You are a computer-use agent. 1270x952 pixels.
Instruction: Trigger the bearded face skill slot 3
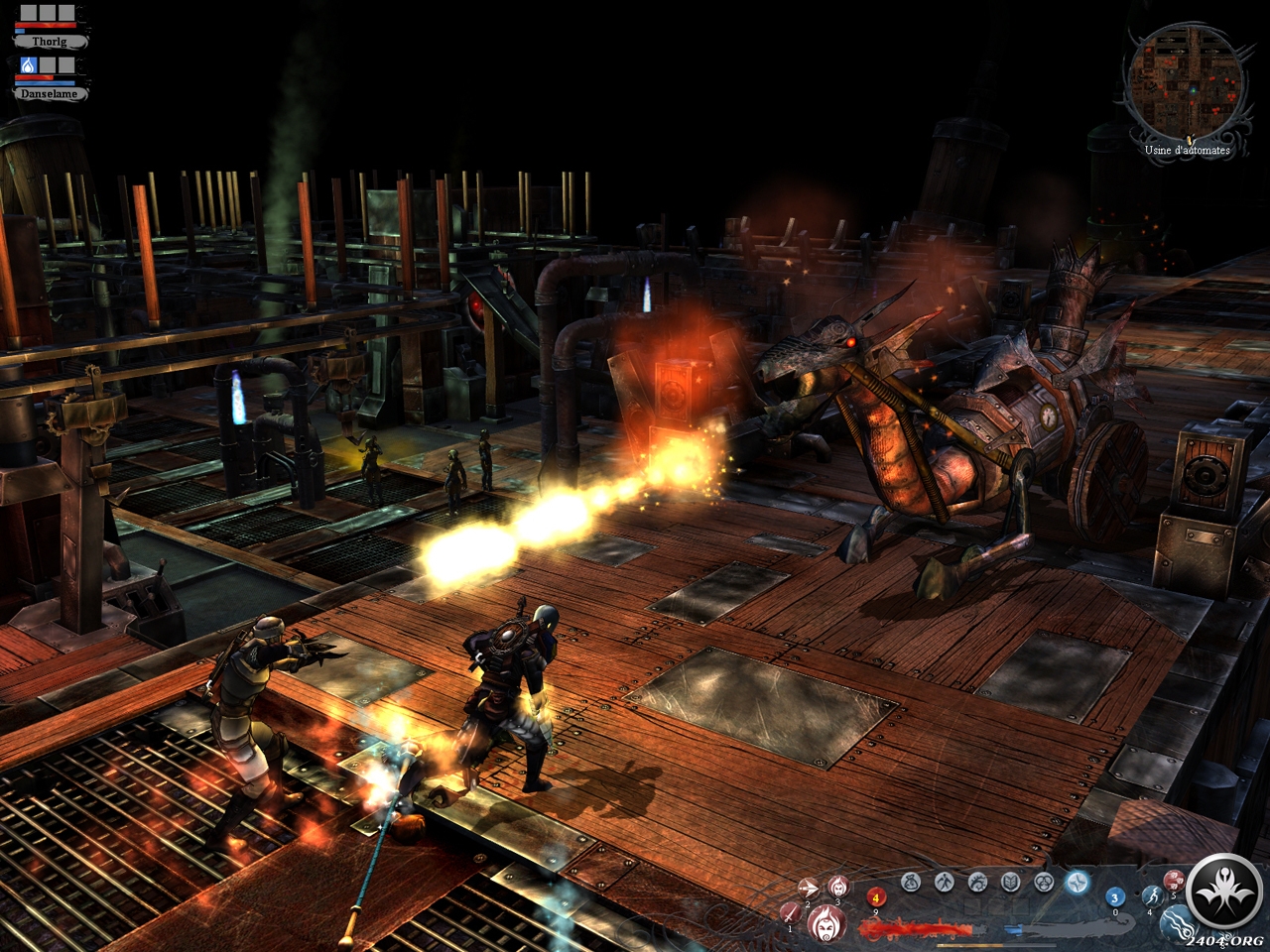pyautogui.click(x=837, y=886)
